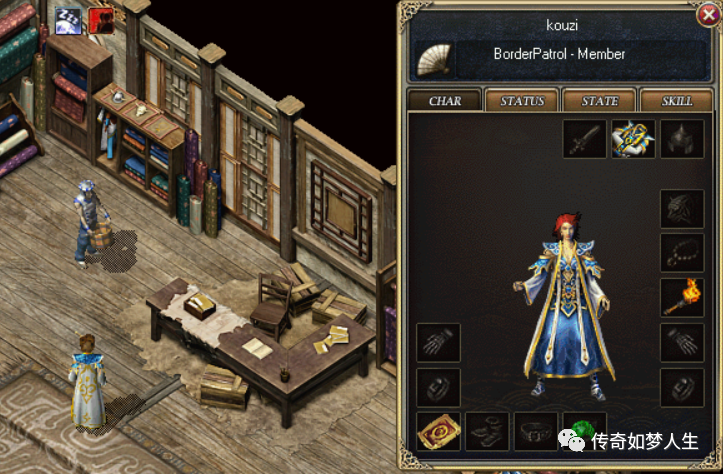723x474 pixels.
Task: Select the red silhouette status icon
Action: pyautogui.click(x=102, y=19)
